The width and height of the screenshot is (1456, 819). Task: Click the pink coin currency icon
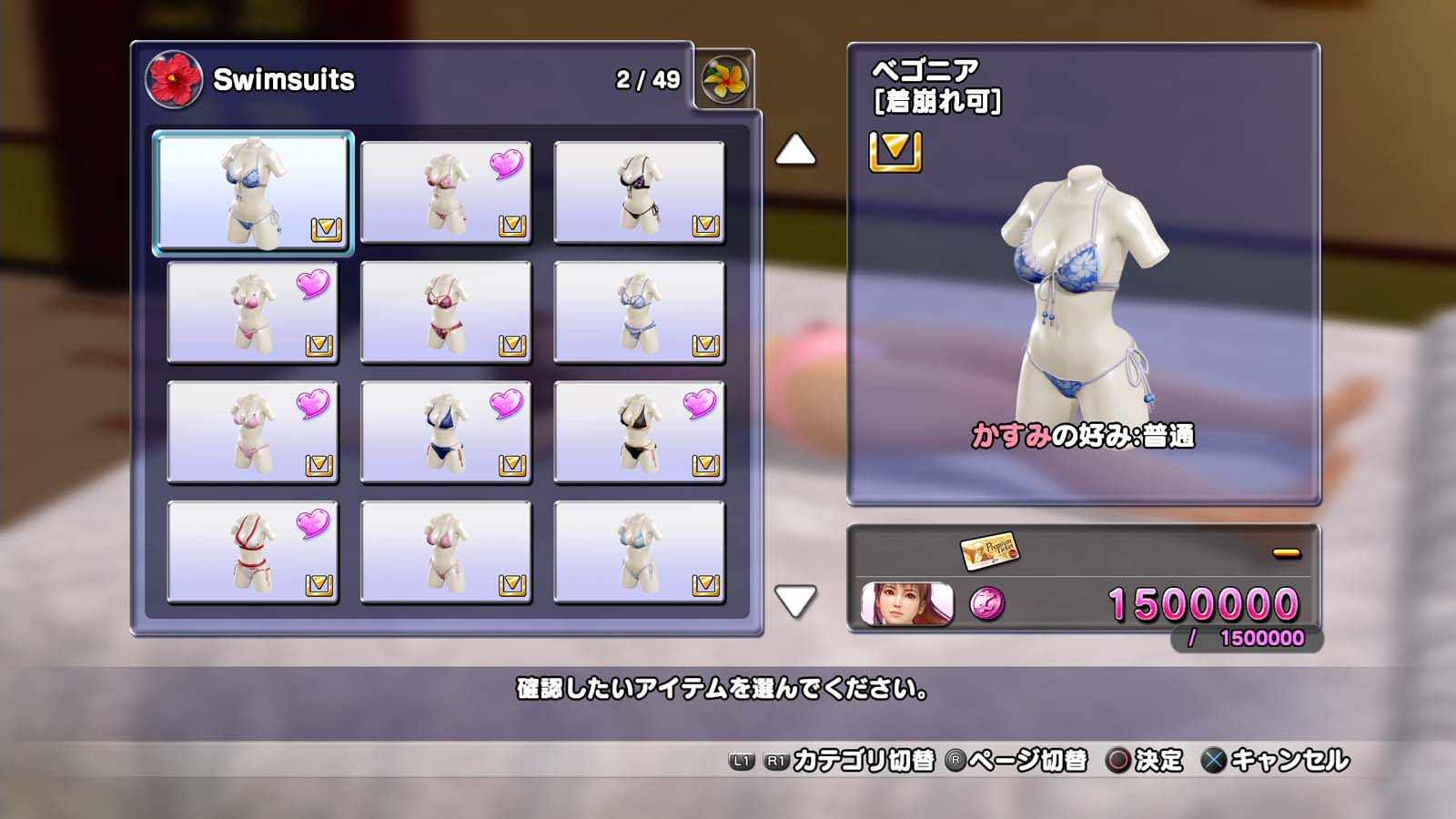pos(987,603)
